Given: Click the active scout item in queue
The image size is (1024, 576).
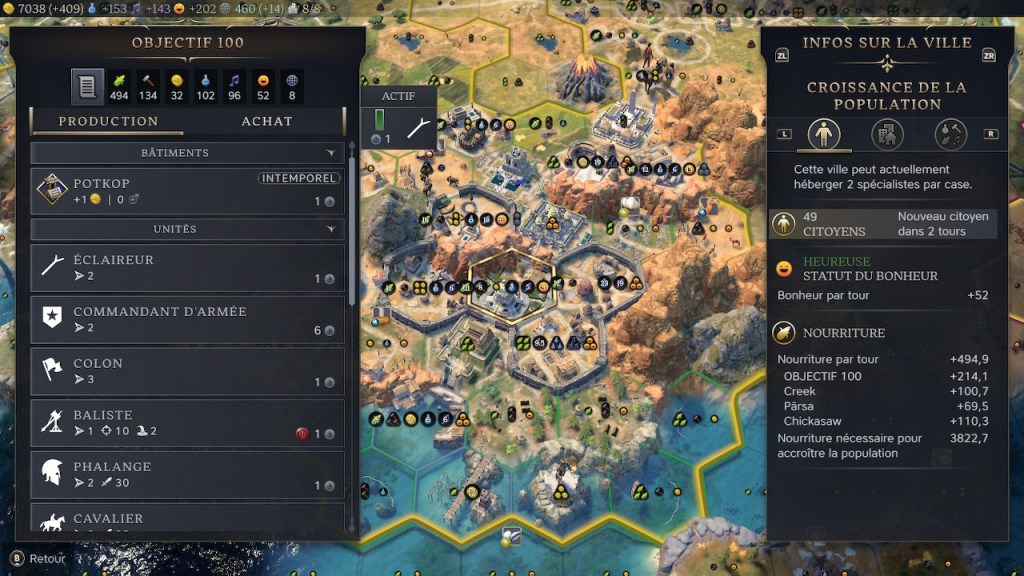Looking at the screenshot, I should tap(400, 127).
